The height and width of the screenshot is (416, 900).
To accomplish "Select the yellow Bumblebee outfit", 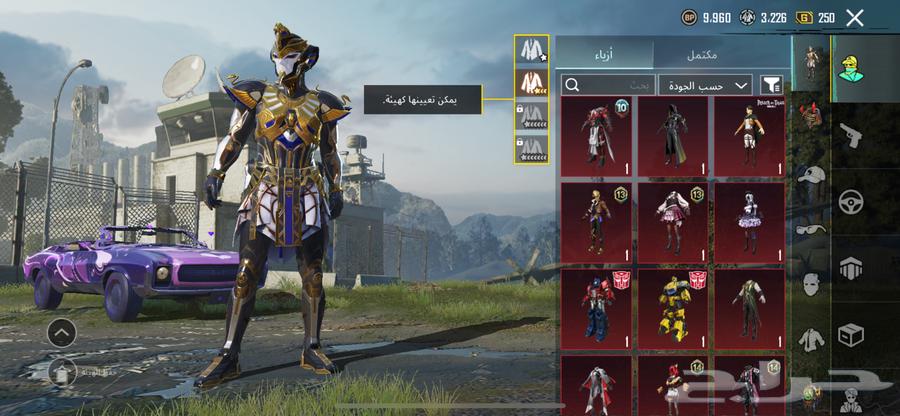I will [673, 305].
